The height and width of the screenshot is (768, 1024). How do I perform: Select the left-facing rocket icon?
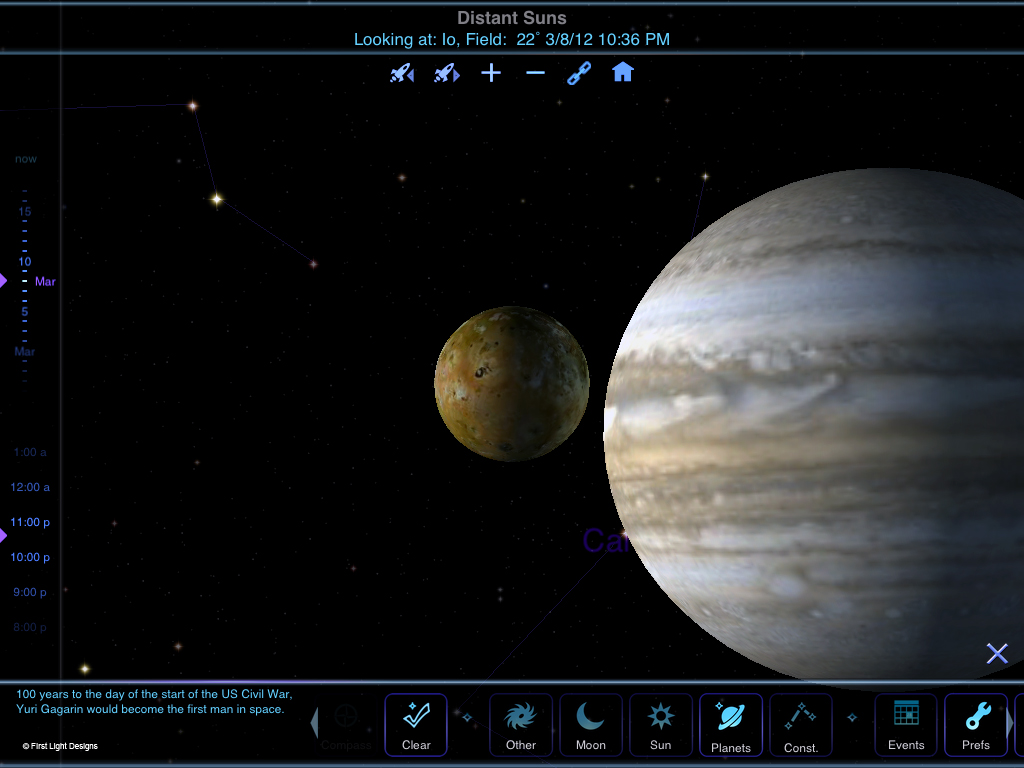pos(402,73)
